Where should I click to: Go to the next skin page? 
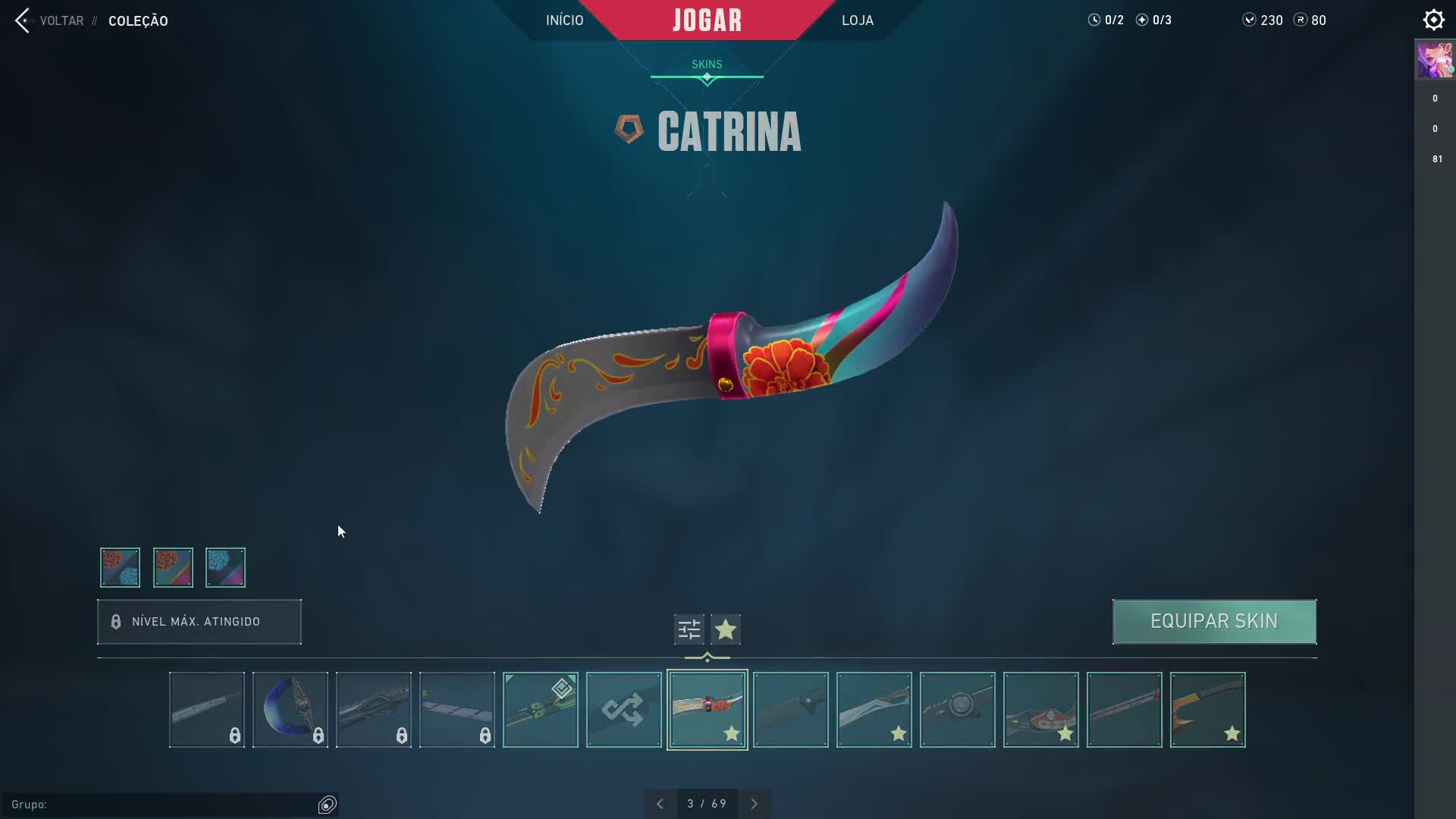pyautogui.click(x=754, y=804)
